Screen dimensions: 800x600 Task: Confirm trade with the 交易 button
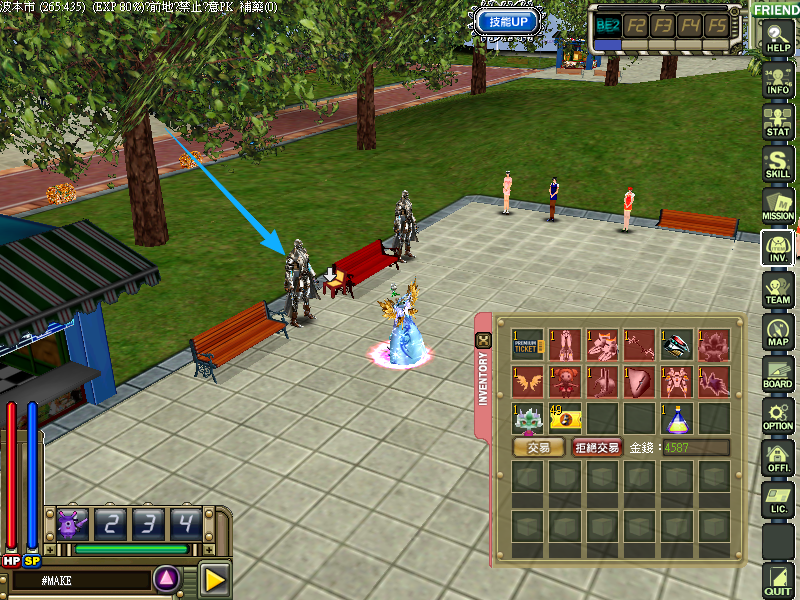pyautogui.click(x=538, y=448)
